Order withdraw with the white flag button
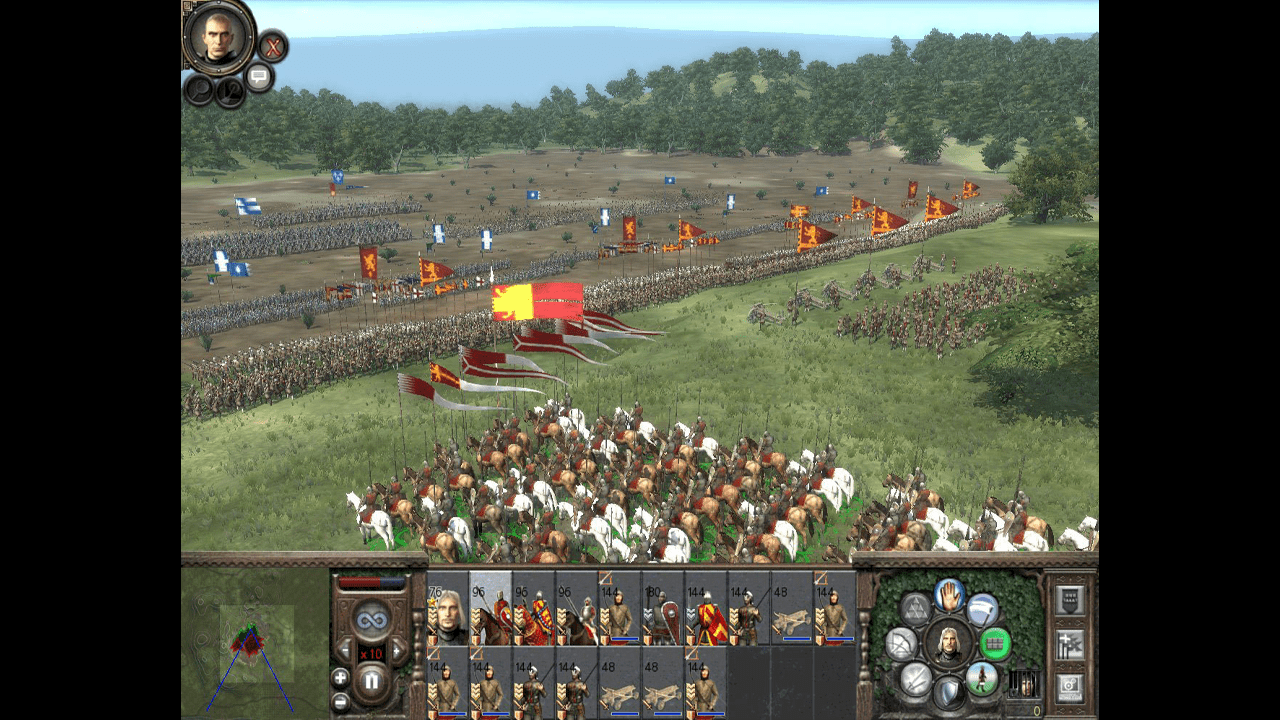1280x720 pixels. (x=983, y=610)
